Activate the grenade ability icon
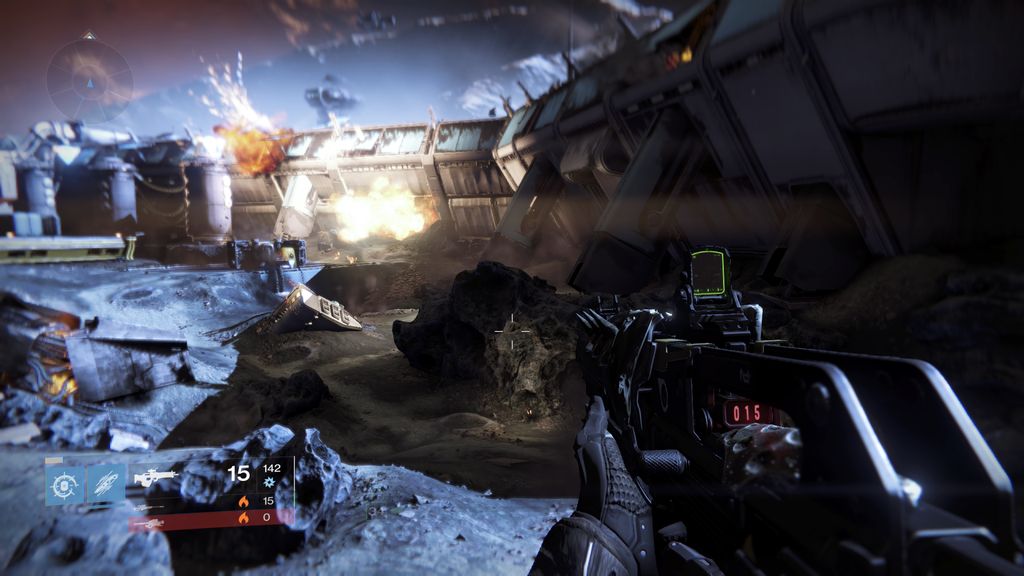The image size is (1024, 576). [x=65, y=484]
